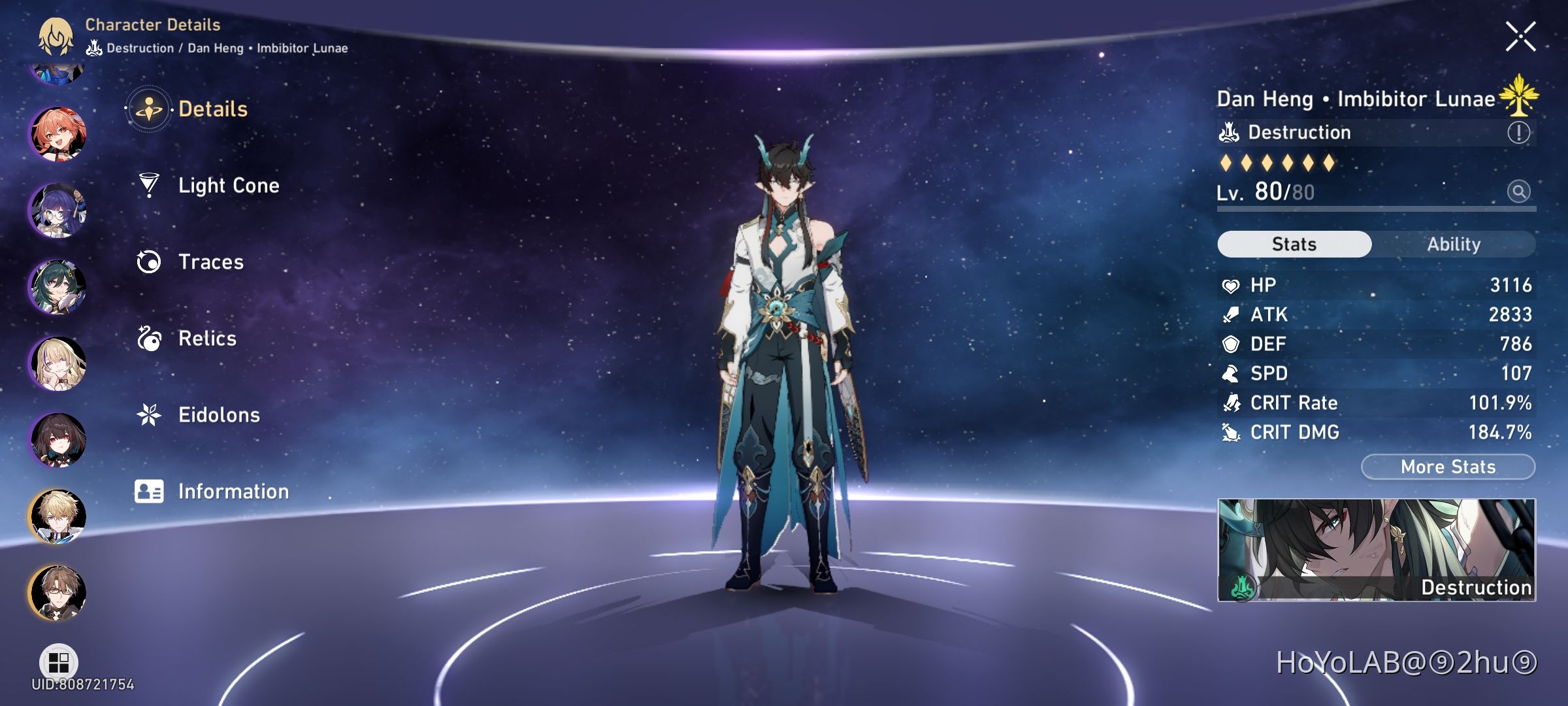The height and width of the screenshot is (706, 1568).
Task: Open the Eidolons section
Action: [218, 414]
